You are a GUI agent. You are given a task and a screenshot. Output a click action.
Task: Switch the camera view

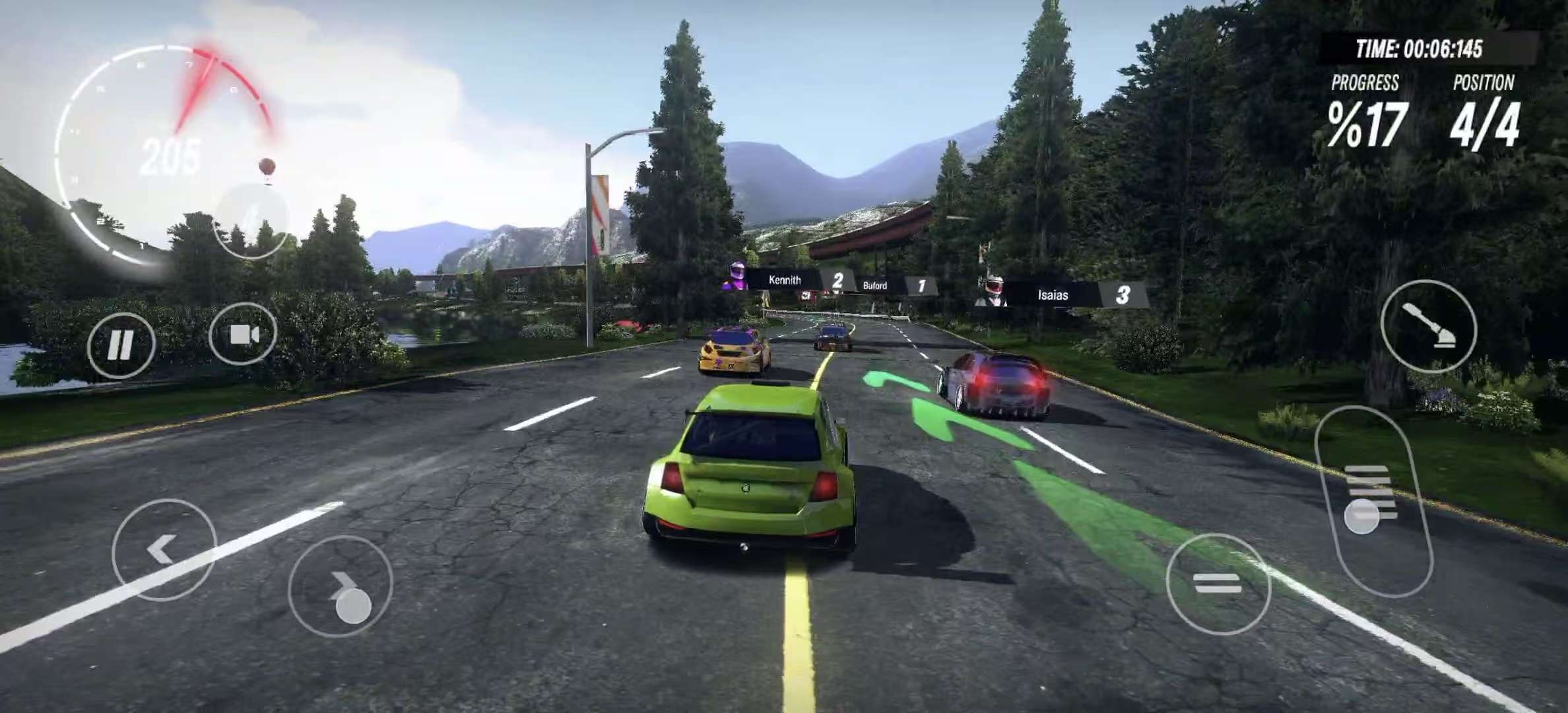pos(243,335)
